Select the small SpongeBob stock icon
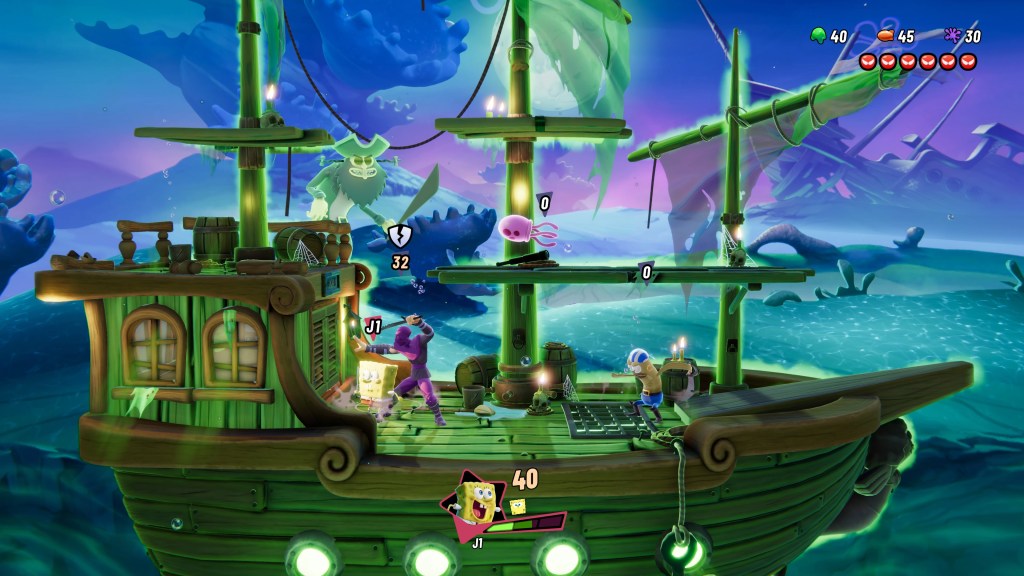The image size is (1024, 576). [x=519, y=506]
